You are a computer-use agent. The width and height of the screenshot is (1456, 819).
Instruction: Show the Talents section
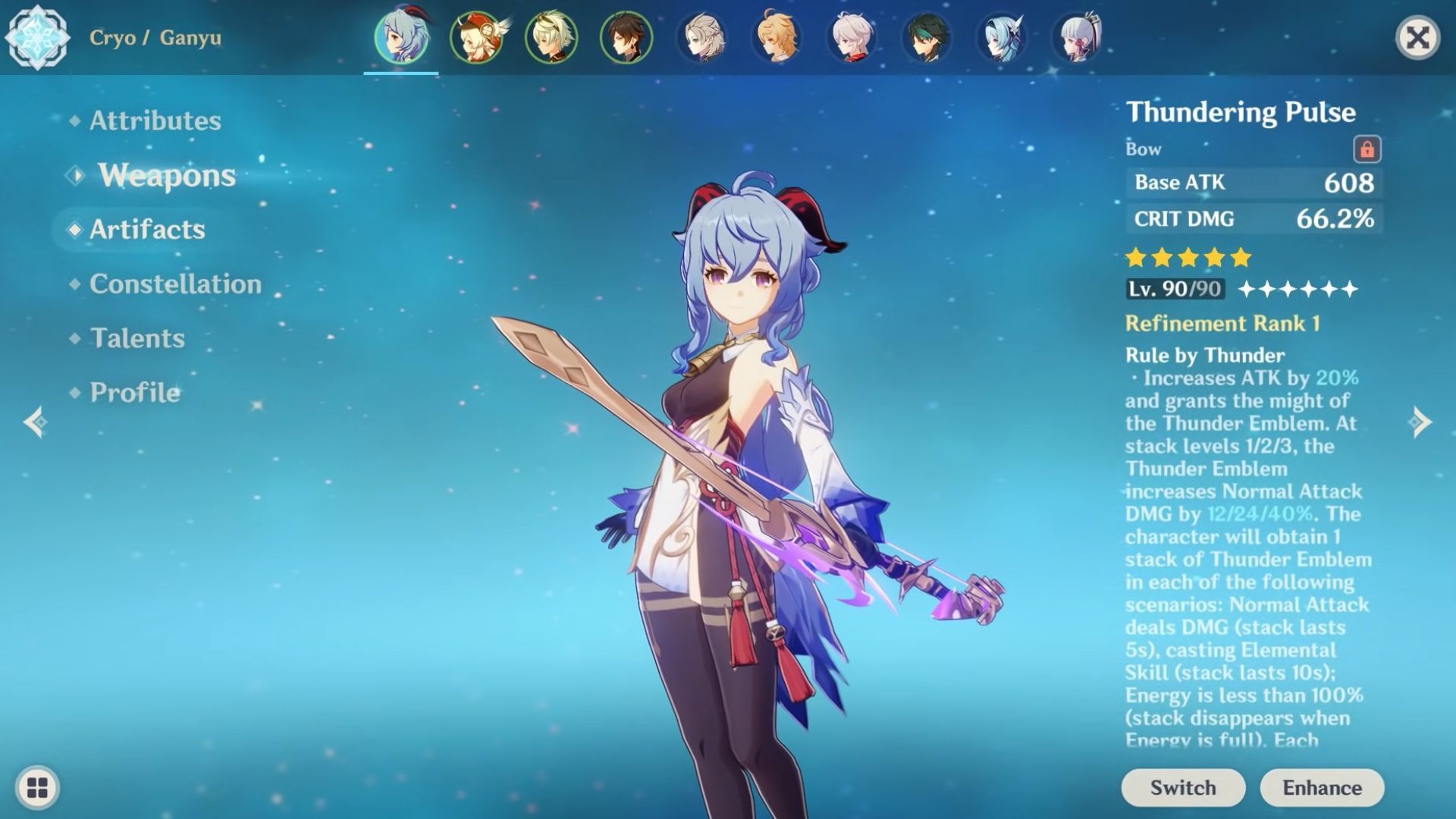pos(137,338)
